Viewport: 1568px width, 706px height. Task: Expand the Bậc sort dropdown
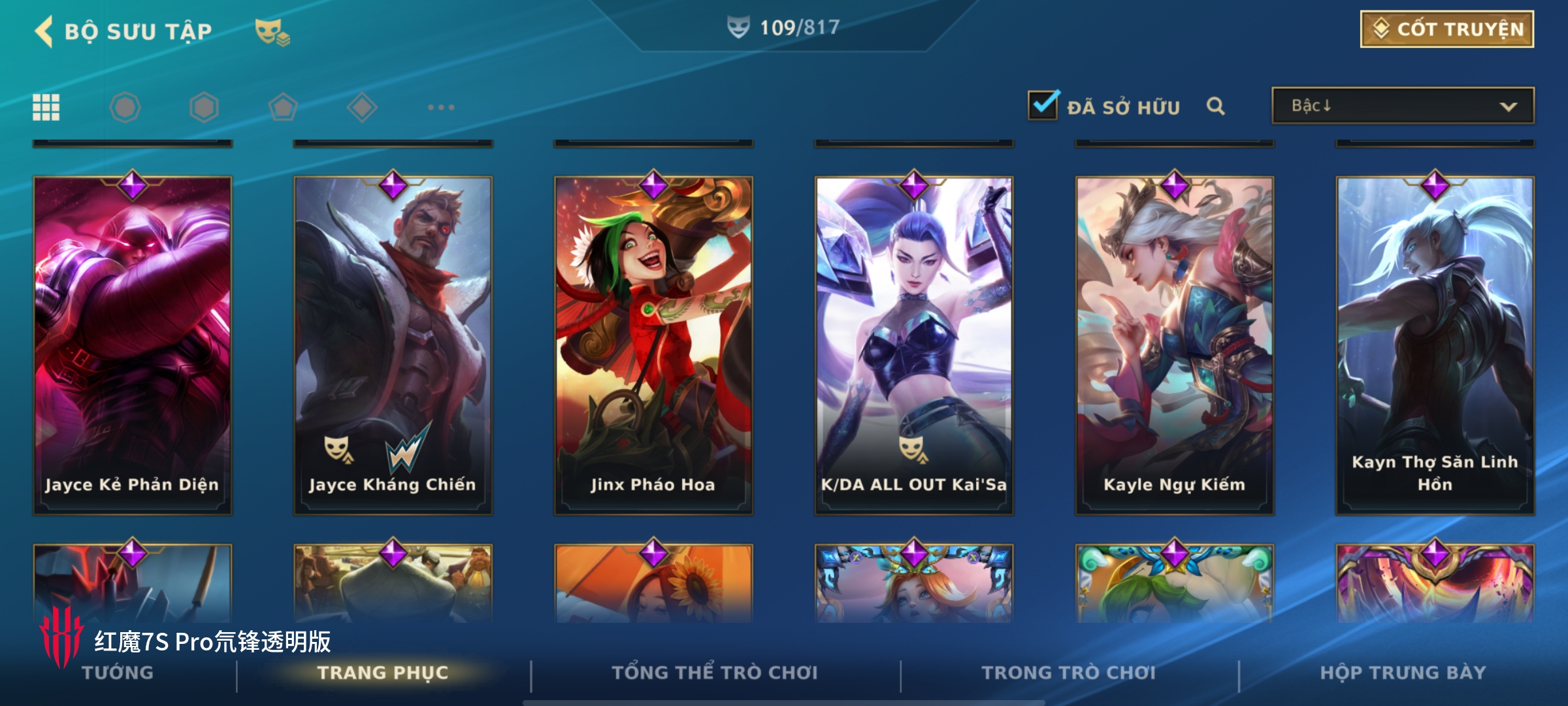point(1402,106)
